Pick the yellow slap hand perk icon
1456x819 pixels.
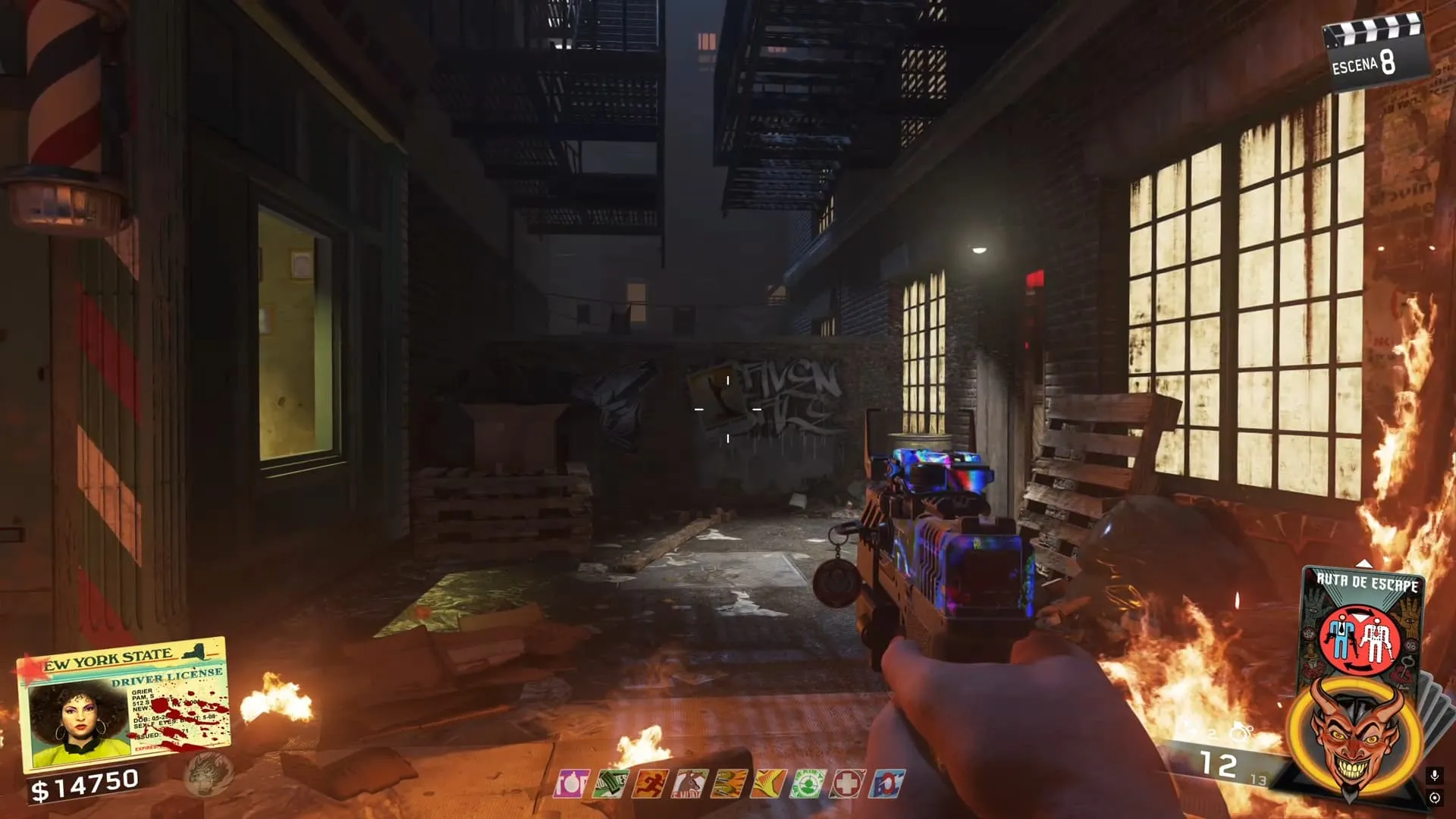click(x=768, y=784)
